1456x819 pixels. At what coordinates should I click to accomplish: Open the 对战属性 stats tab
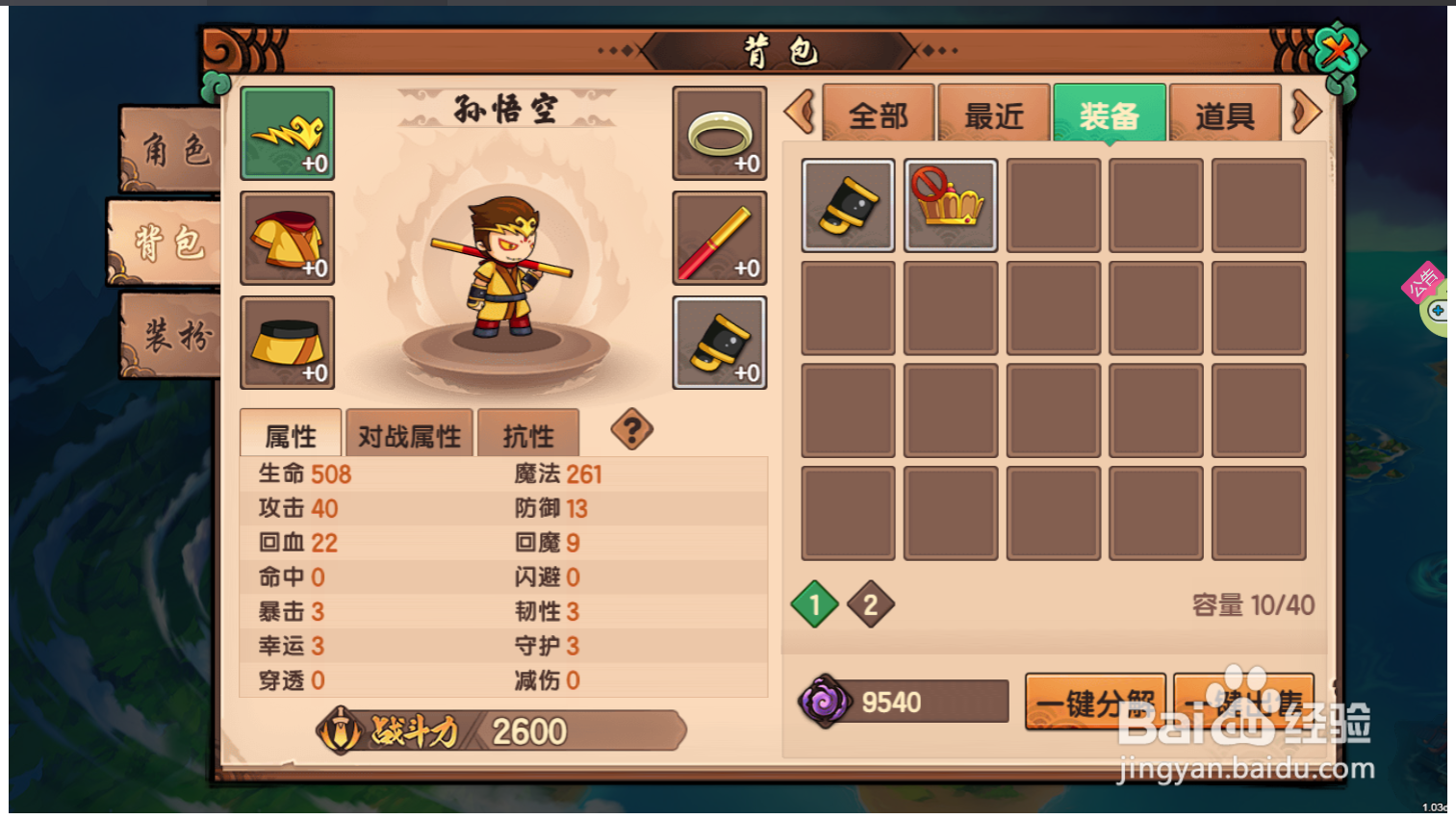(409, 433)
